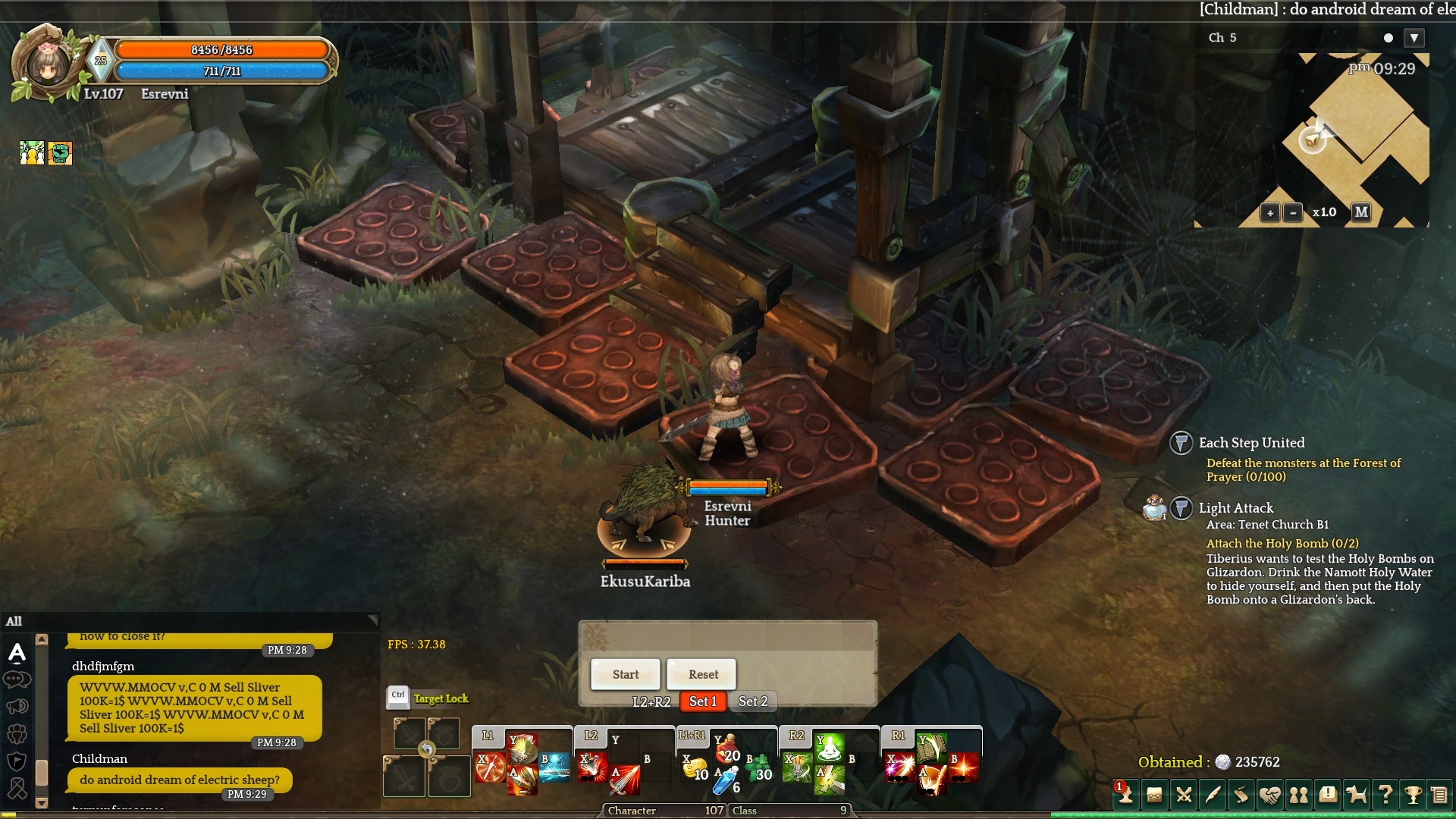The height and width of the screenshot is (819, 1456).
Task: Use the blue potion with count 6
Action: coord(726,780)
